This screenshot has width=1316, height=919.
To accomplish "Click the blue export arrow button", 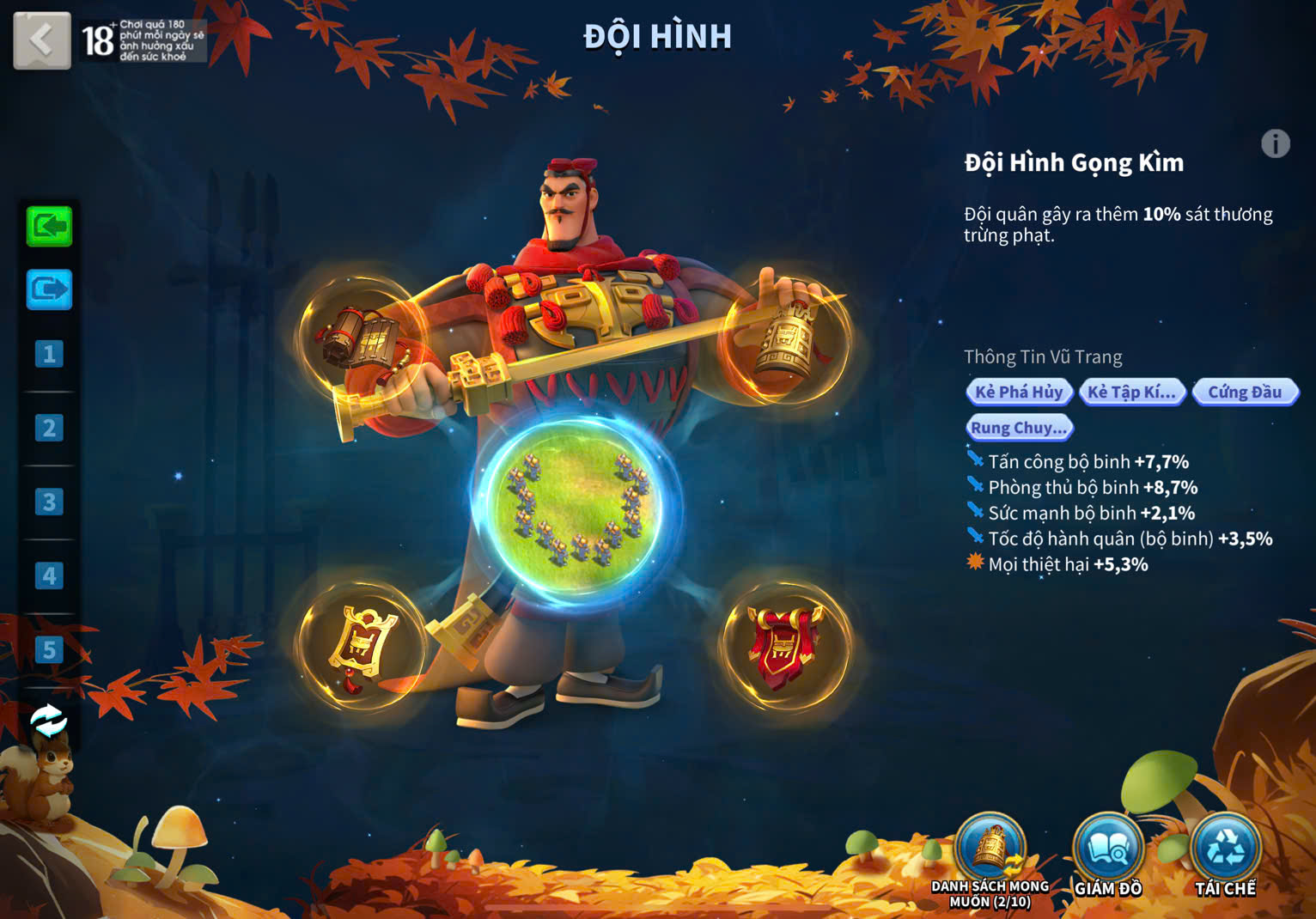I will pos(49,289).
